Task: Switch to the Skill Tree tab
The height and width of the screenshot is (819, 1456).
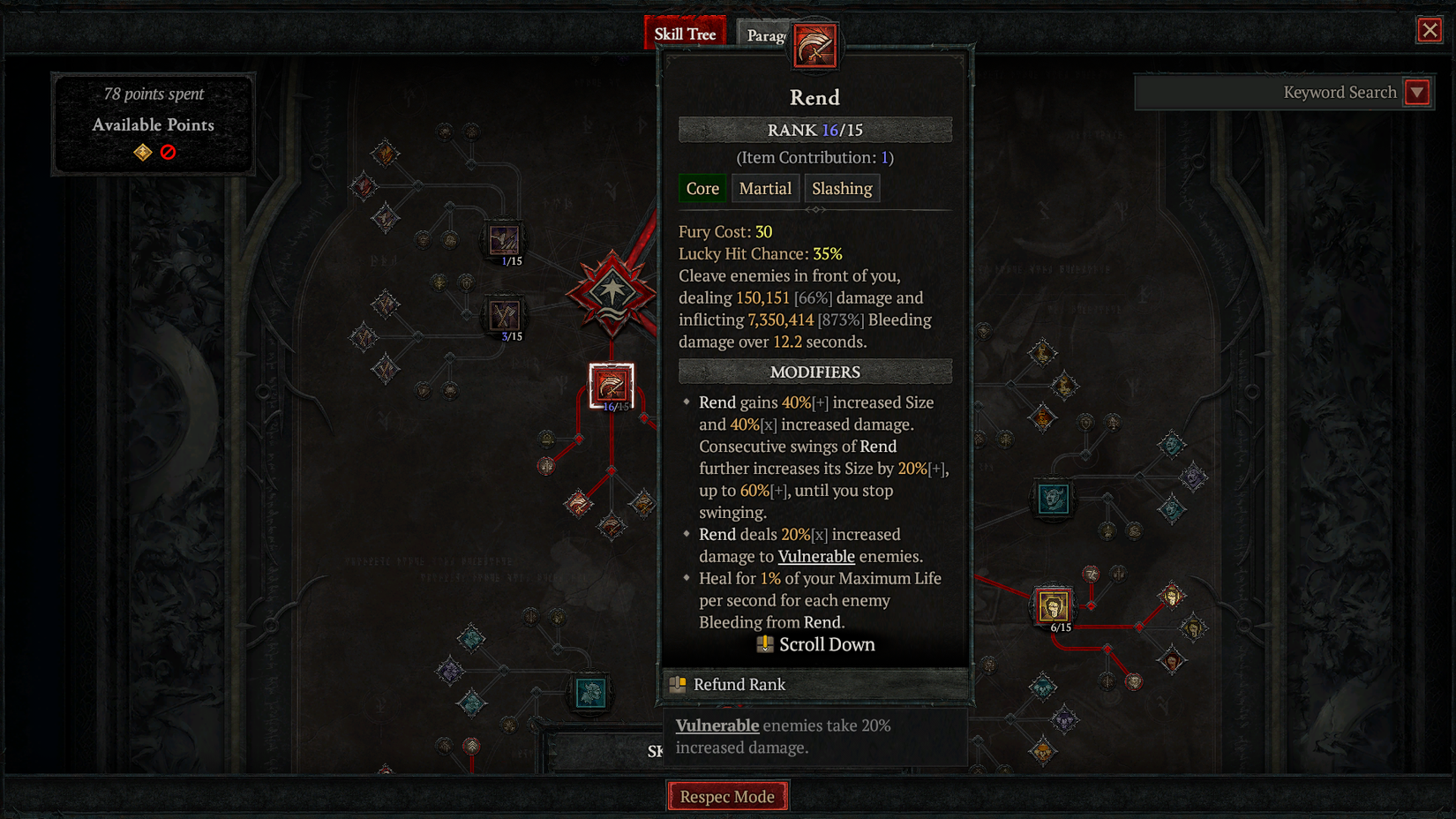Action: (x=686, y=32)
